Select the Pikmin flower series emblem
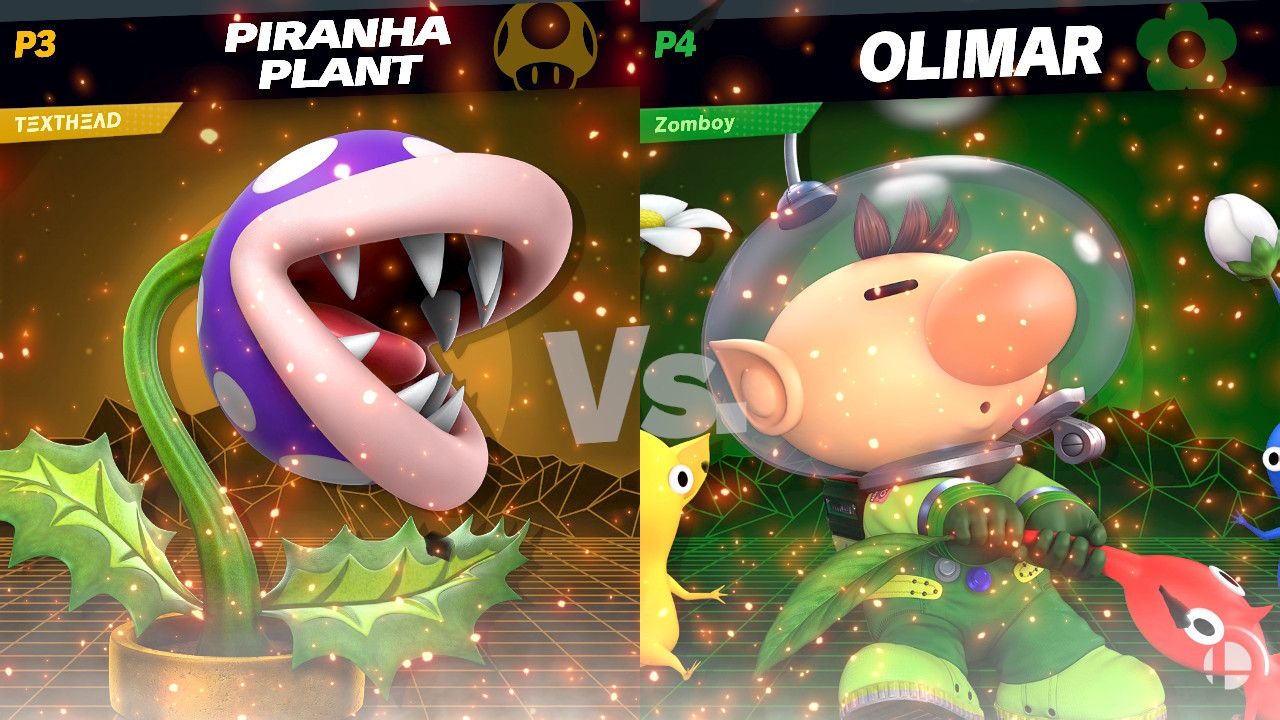The height and width of the screenshot is (720, 1280). click(1188, 44)
